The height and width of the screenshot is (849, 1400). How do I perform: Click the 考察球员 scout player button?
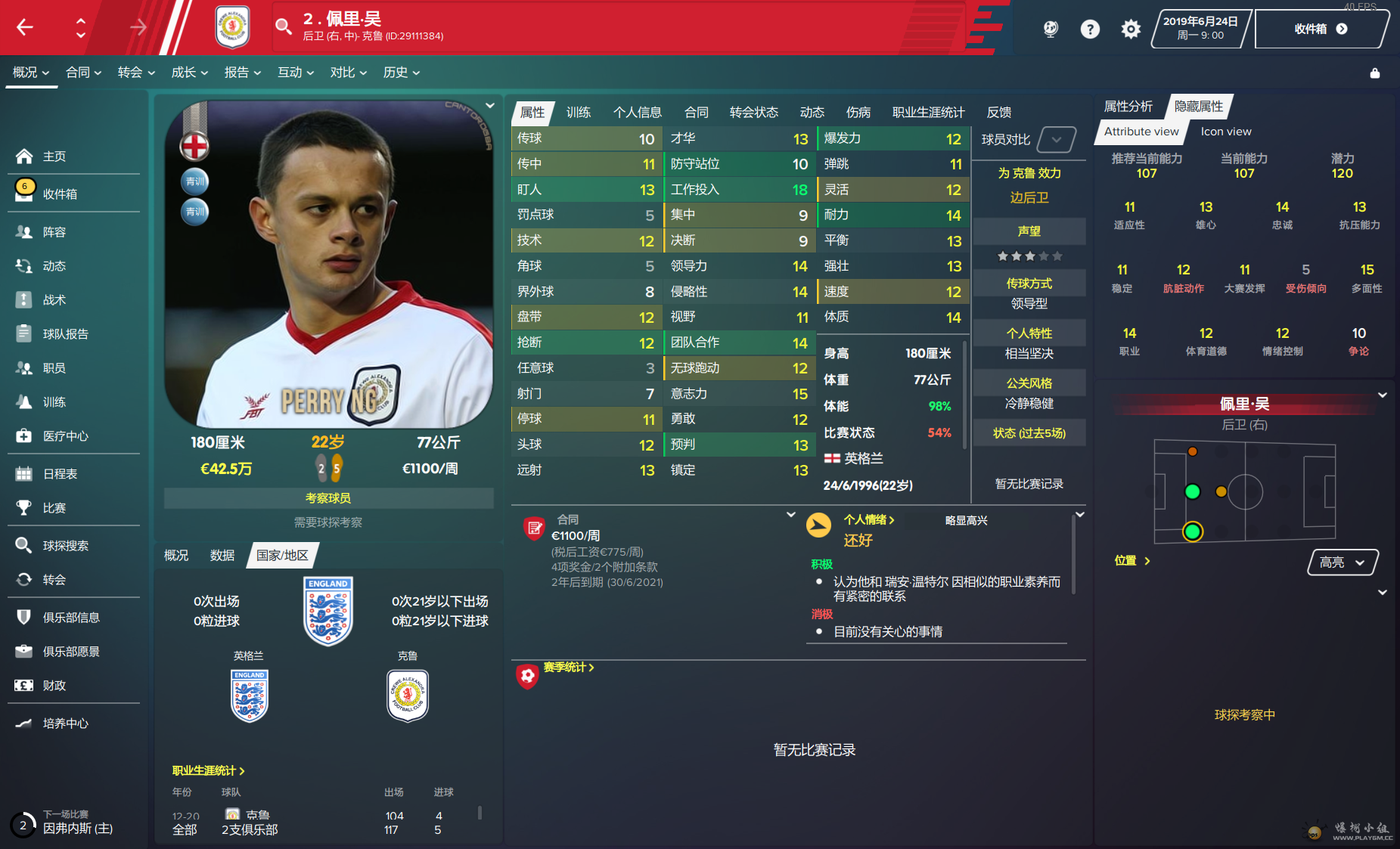[x=328, y=498]
